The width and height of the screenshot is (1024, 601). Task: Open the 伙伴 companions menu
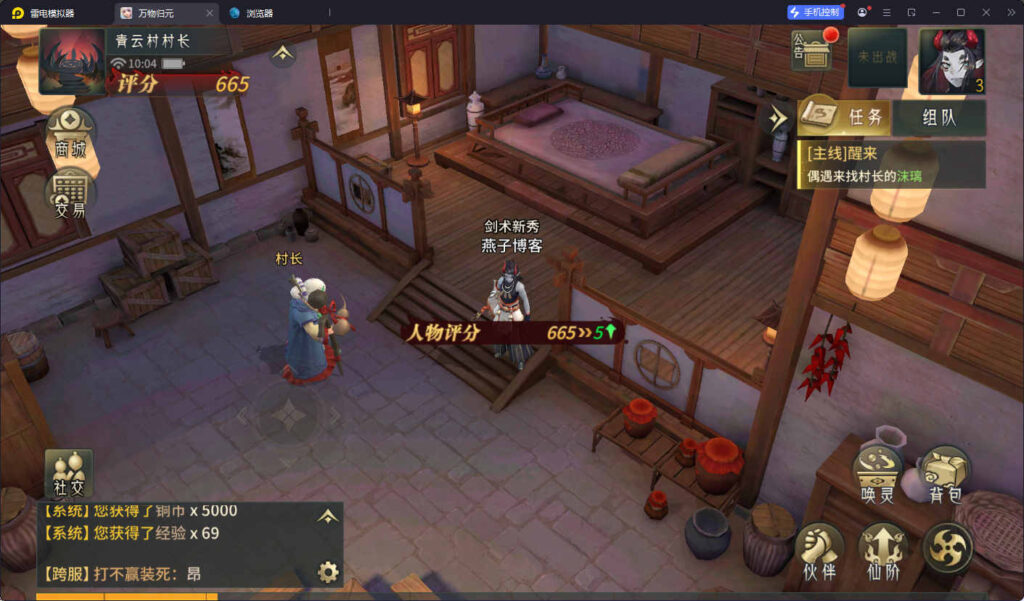(x=820, y=551)
